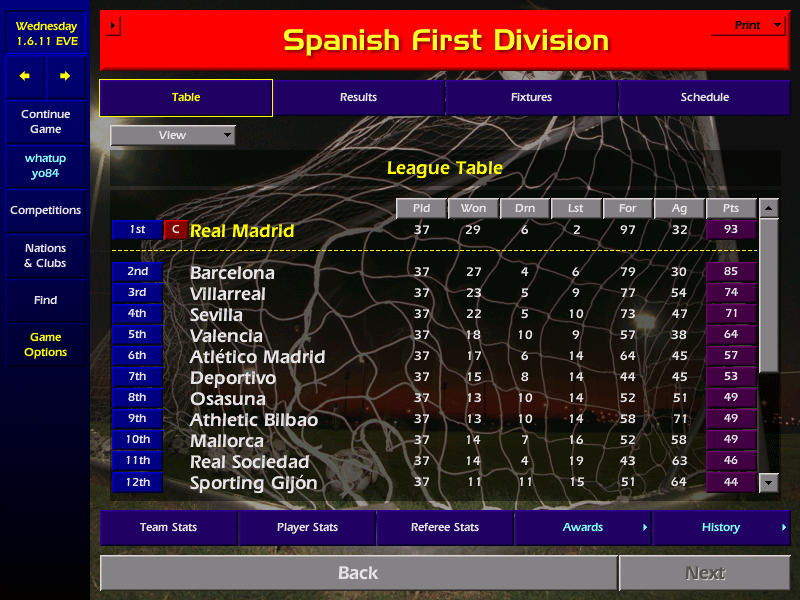
Task: Expand the History menu
Action: [721, 528]
